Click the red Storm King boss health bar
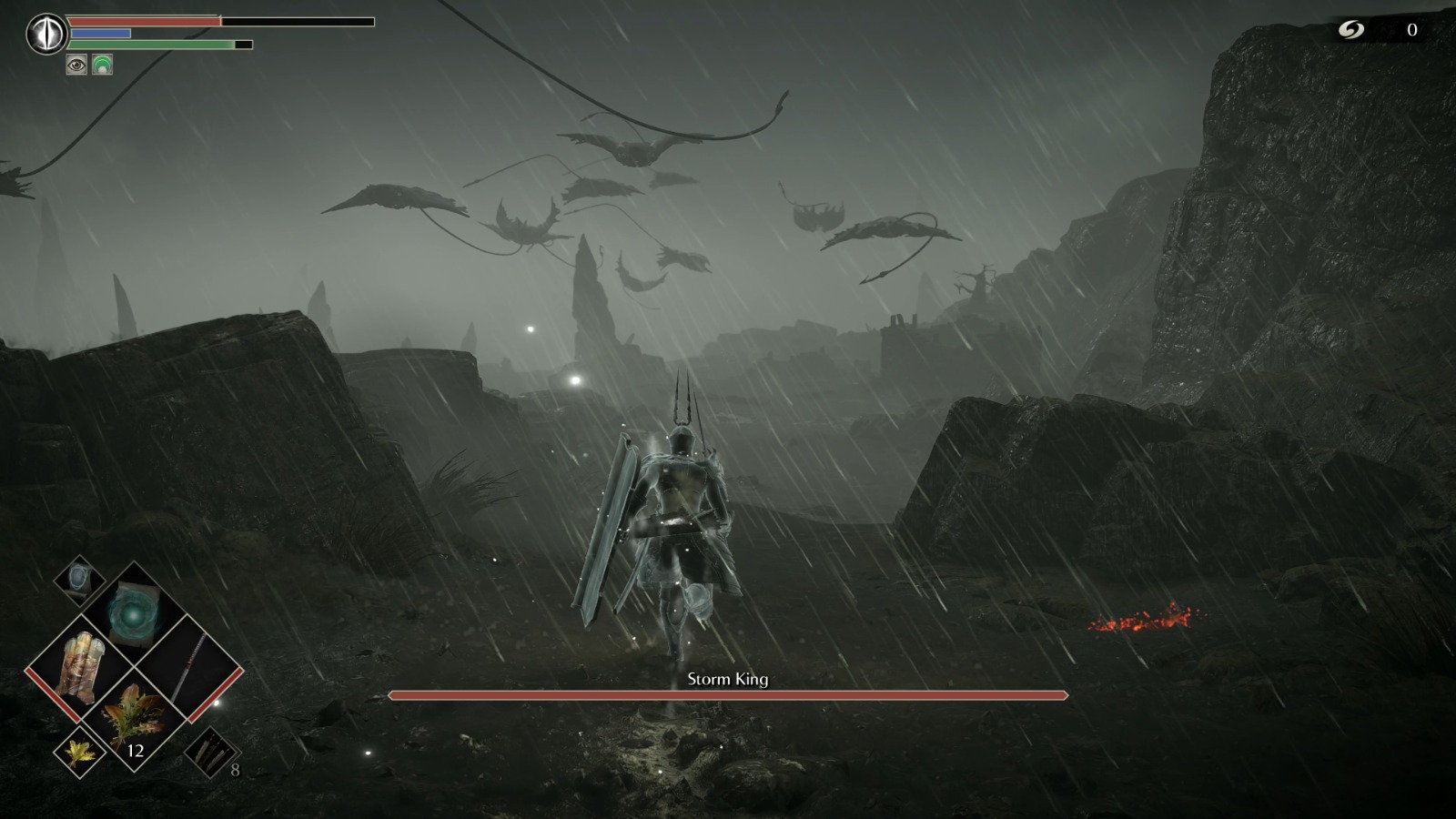 coord(728,695)
